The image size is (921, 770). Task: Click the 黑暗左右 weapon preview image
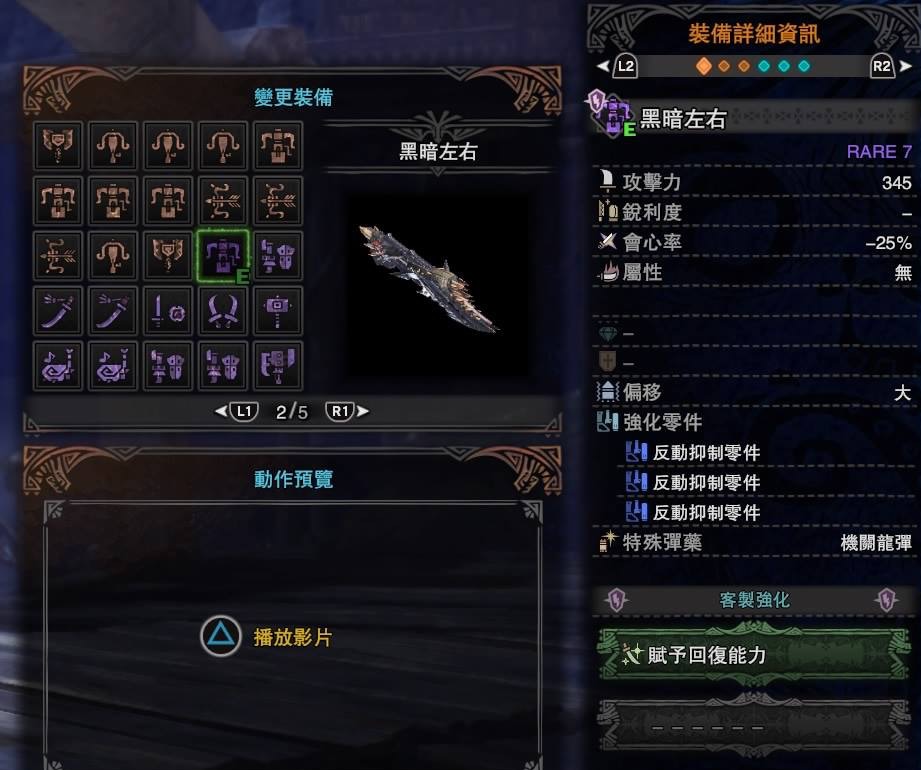[x=428, y=277]
